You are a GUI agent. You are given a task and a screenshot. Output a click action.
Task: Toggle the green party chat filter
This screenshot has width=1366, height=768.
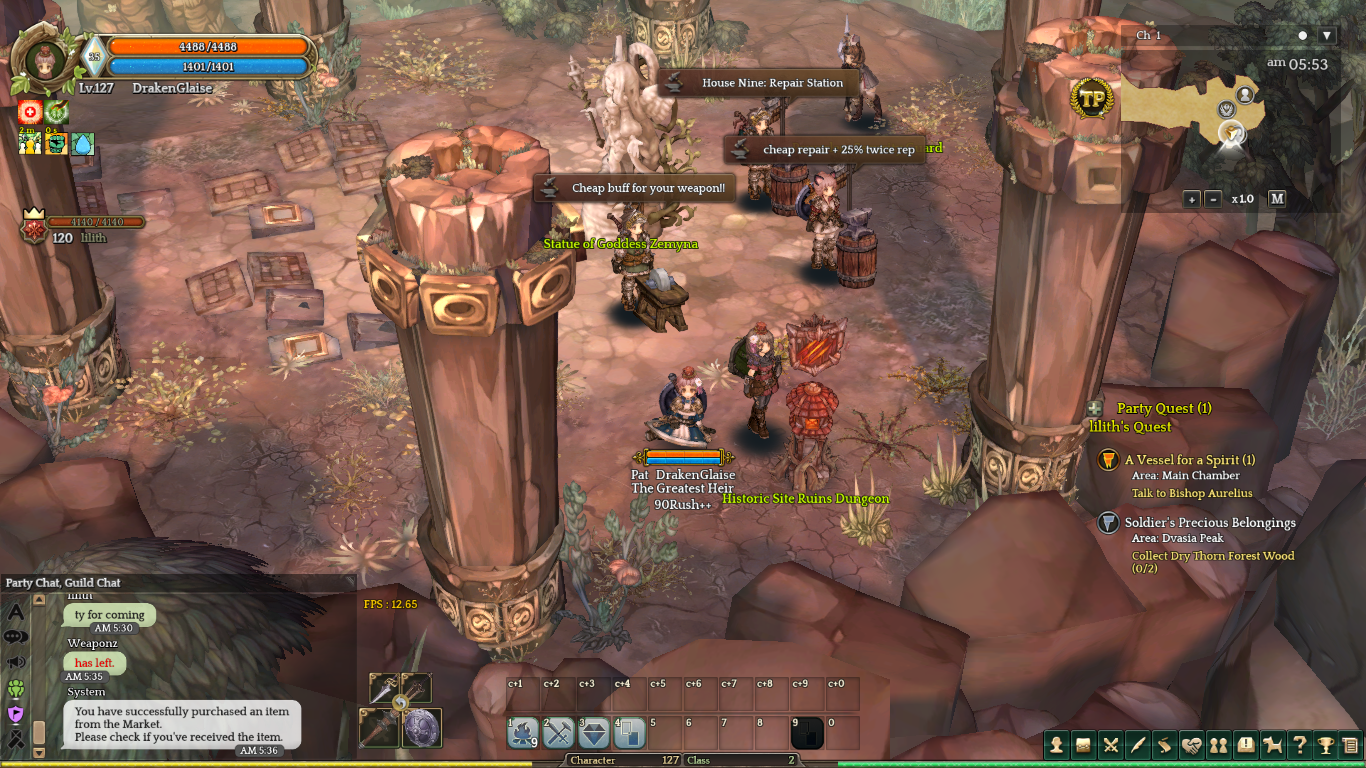[16, 688]
